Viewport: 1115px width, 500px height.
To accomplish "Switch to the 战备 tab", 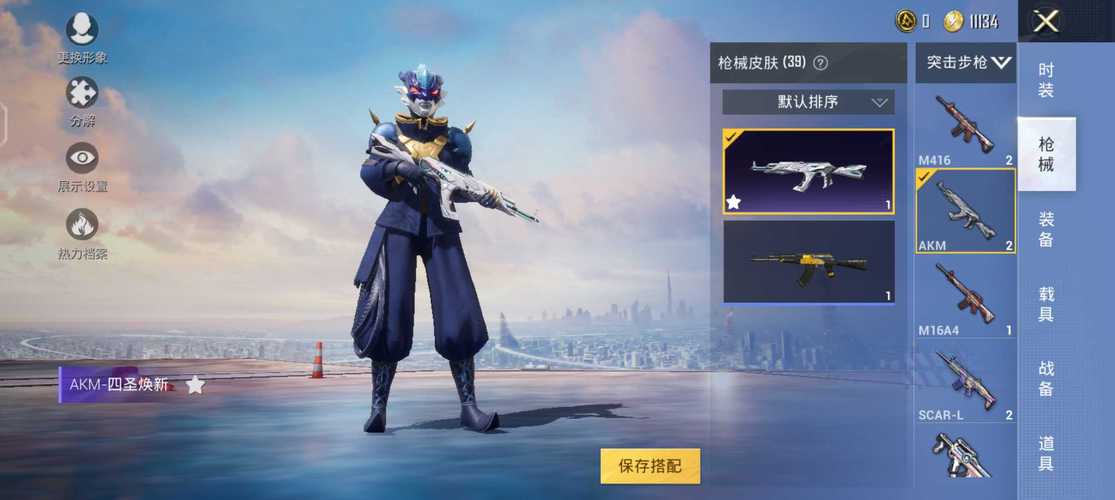I will click(x=1046, y=378).
